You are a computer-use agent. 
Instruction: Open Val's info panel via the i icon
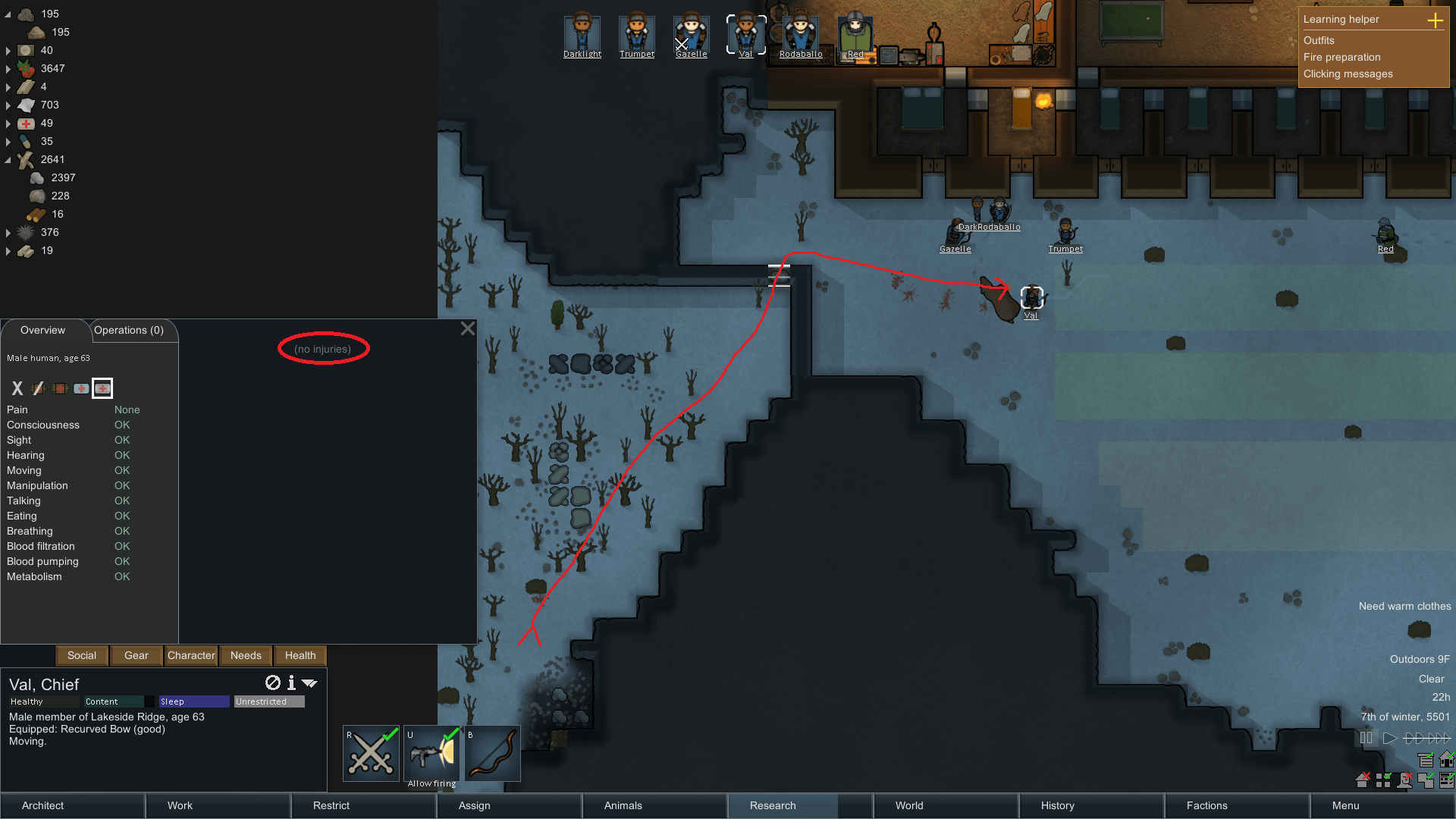click(290, 683)
